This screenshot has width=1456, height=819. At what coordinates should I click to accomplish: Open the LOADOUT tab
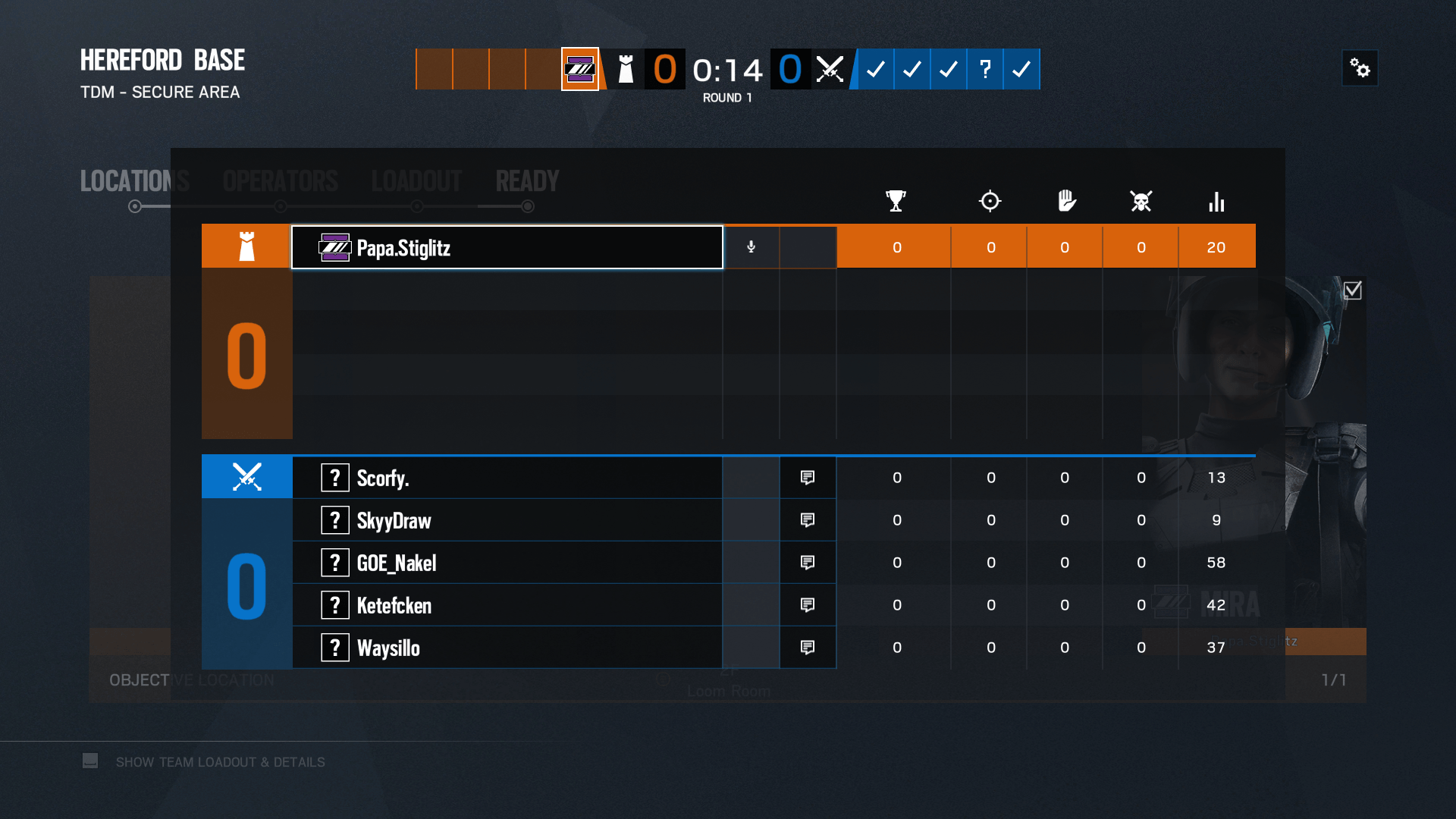click(416, 180)
